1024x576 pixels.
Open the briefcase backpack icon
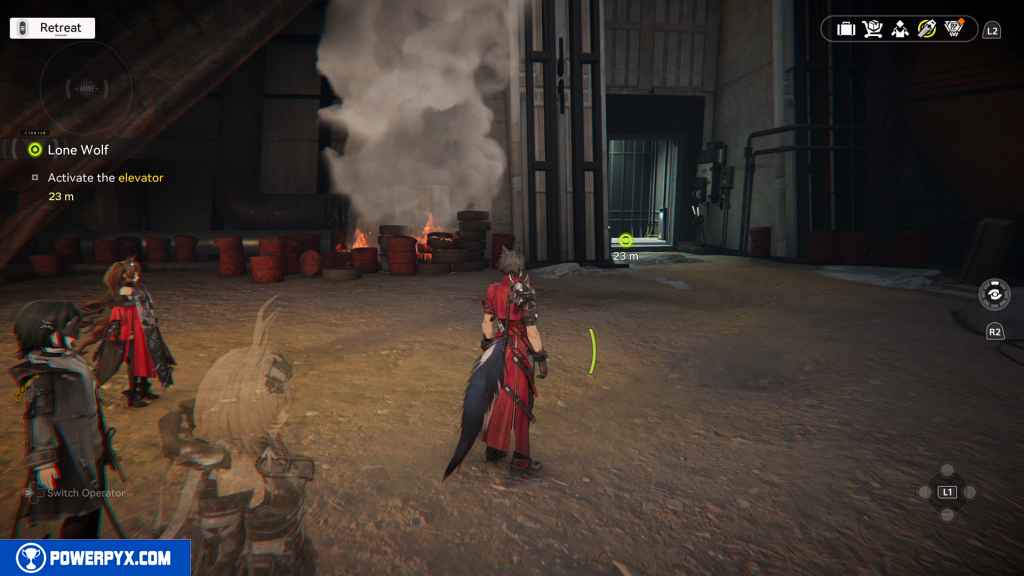coord(846,29)
